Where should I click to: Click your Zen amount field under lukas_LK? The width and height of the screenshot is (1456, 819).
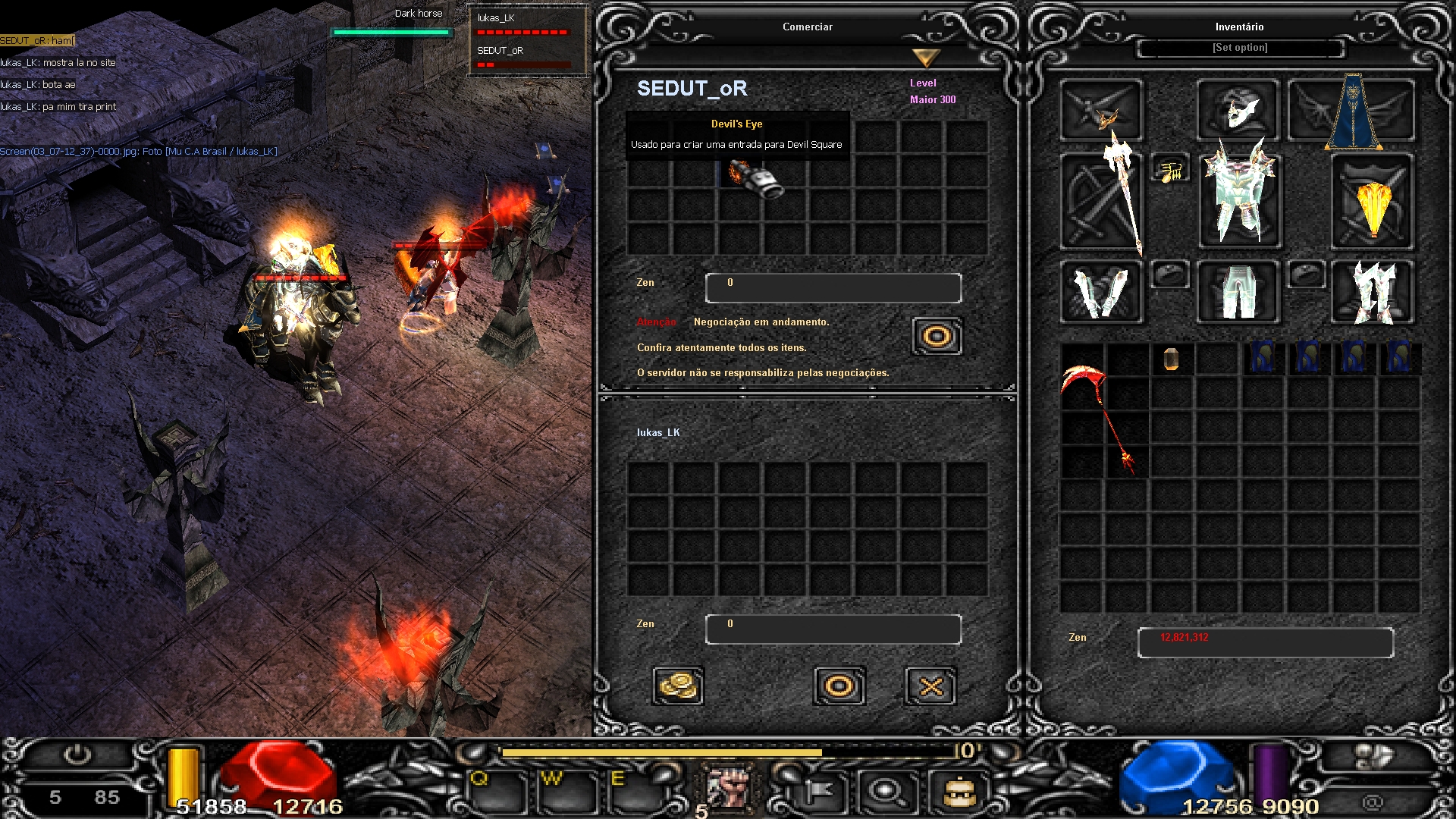tap(833, 629)
